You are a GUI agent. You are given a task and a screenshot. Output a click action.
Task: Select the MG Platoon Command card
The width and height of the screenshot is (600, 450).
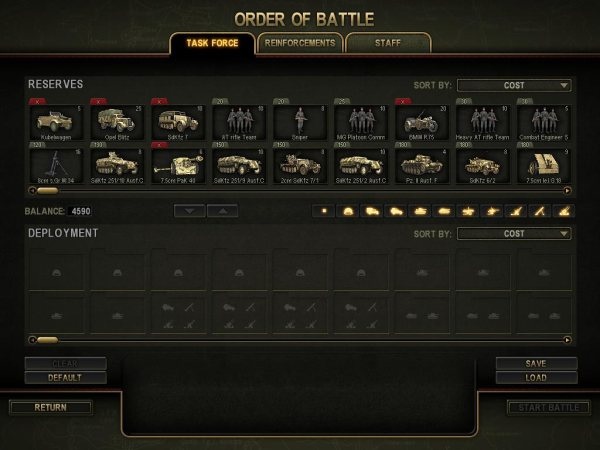(x=358, y=122)
